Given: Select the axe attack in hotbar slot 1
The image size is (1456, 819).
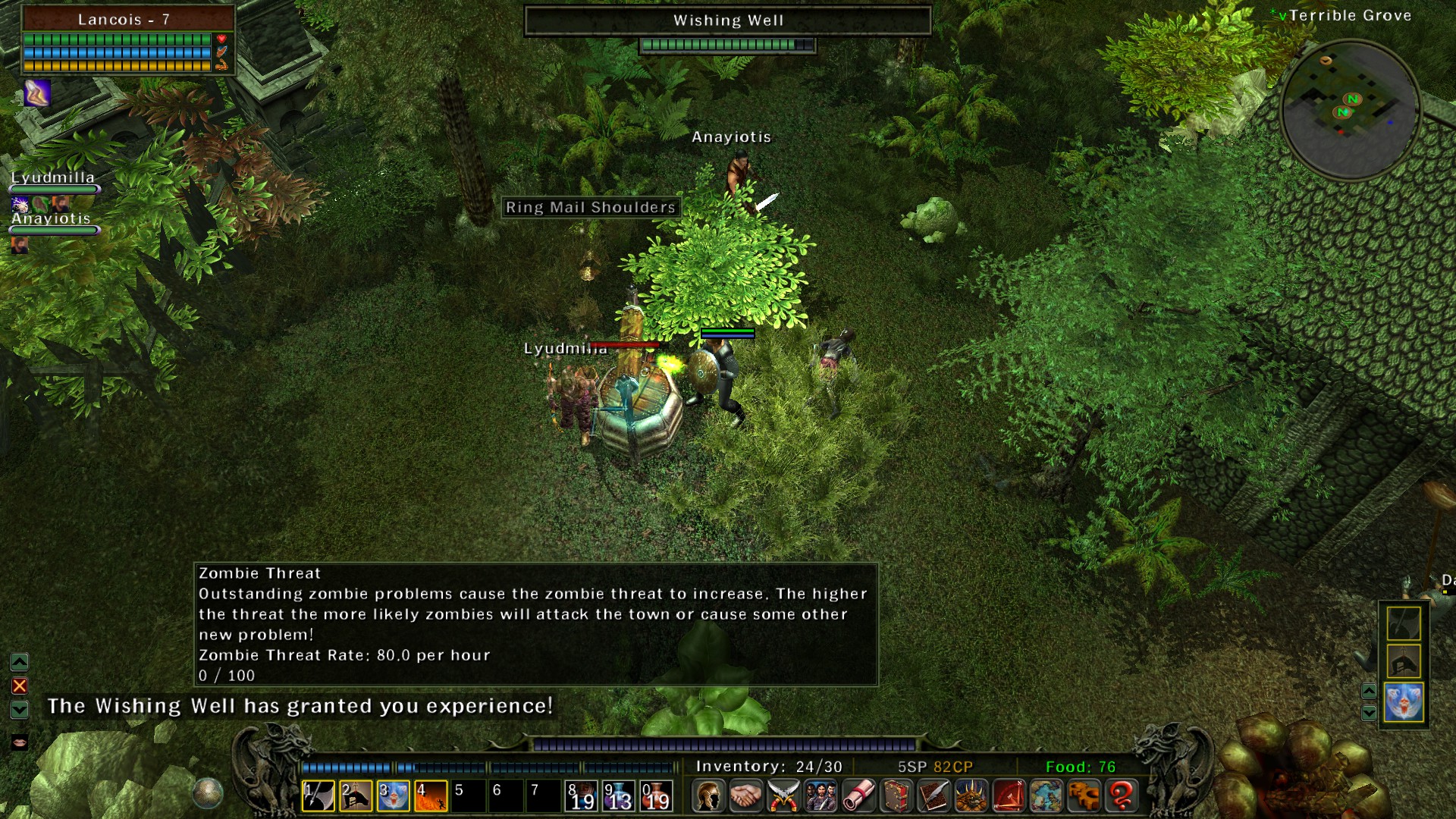Looking at the screenshot, I should tap(318, 796).
